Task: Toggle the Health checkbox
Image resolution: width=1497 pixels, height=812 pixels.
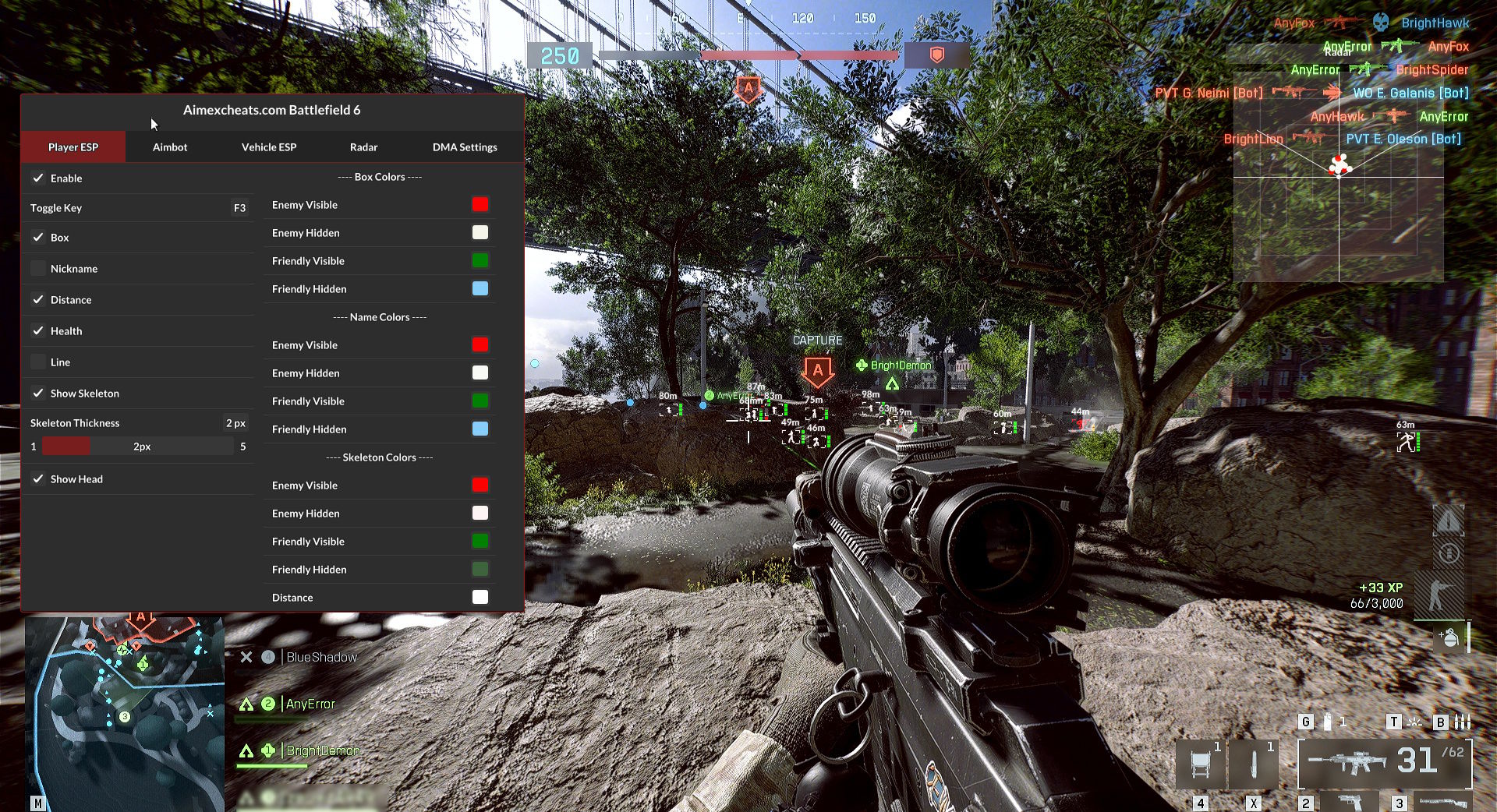Action: coord(38,331)
